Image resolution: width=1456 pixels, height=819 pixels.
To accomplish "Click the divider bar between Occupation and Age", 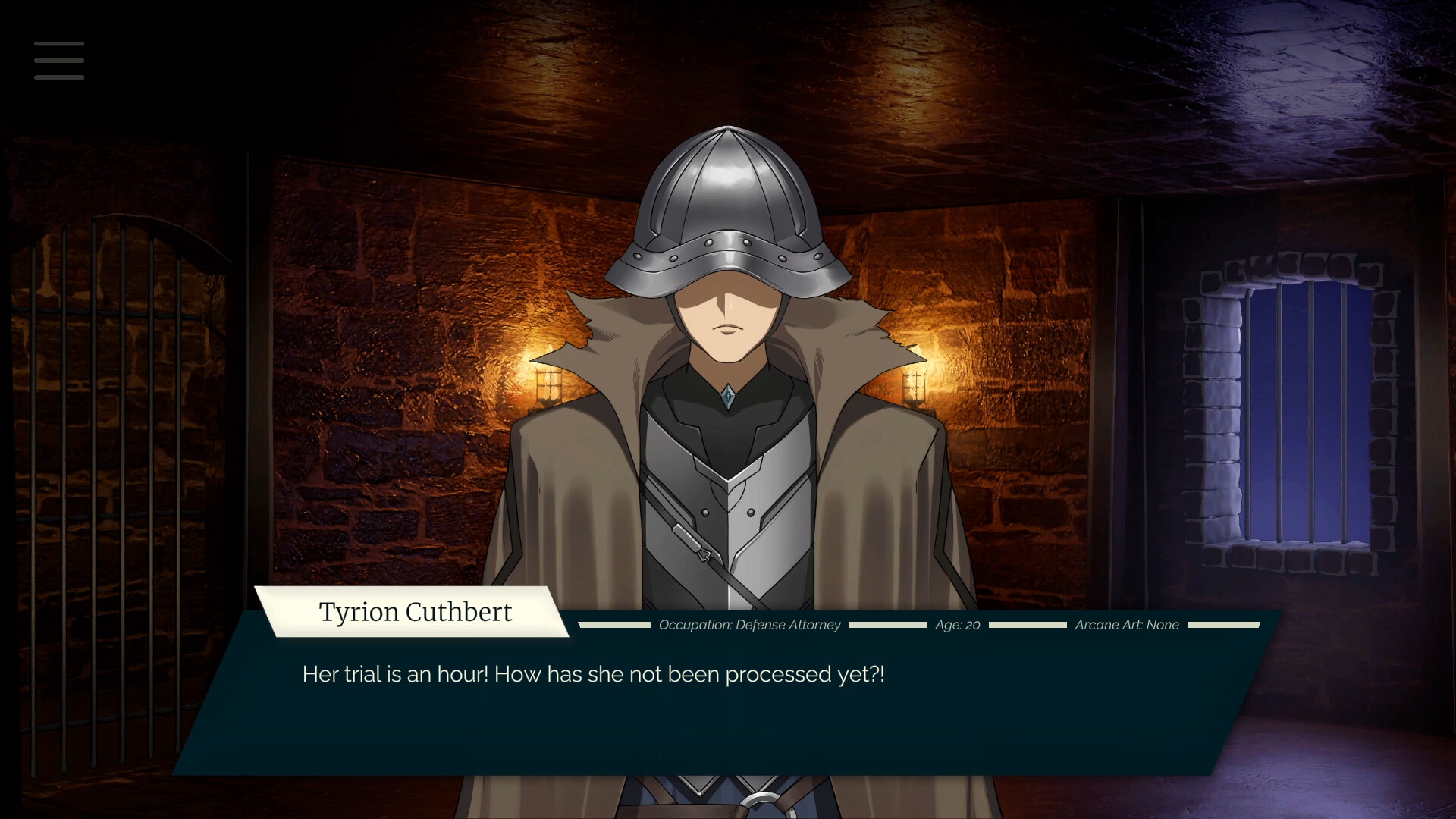I will pos(889,626).
